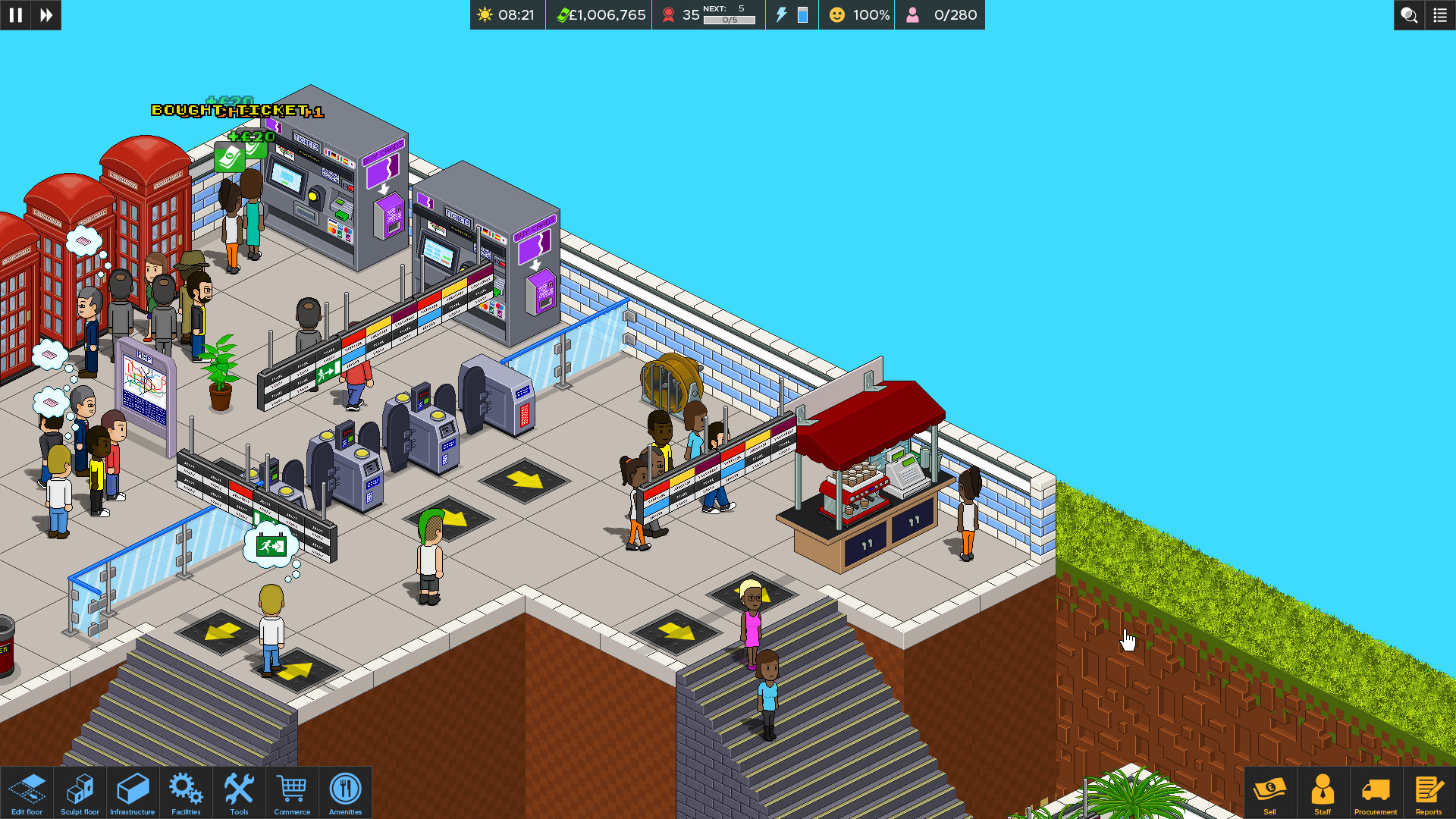Open the Infrastructure build panel

pyautogui.click(x=133, y=792)
